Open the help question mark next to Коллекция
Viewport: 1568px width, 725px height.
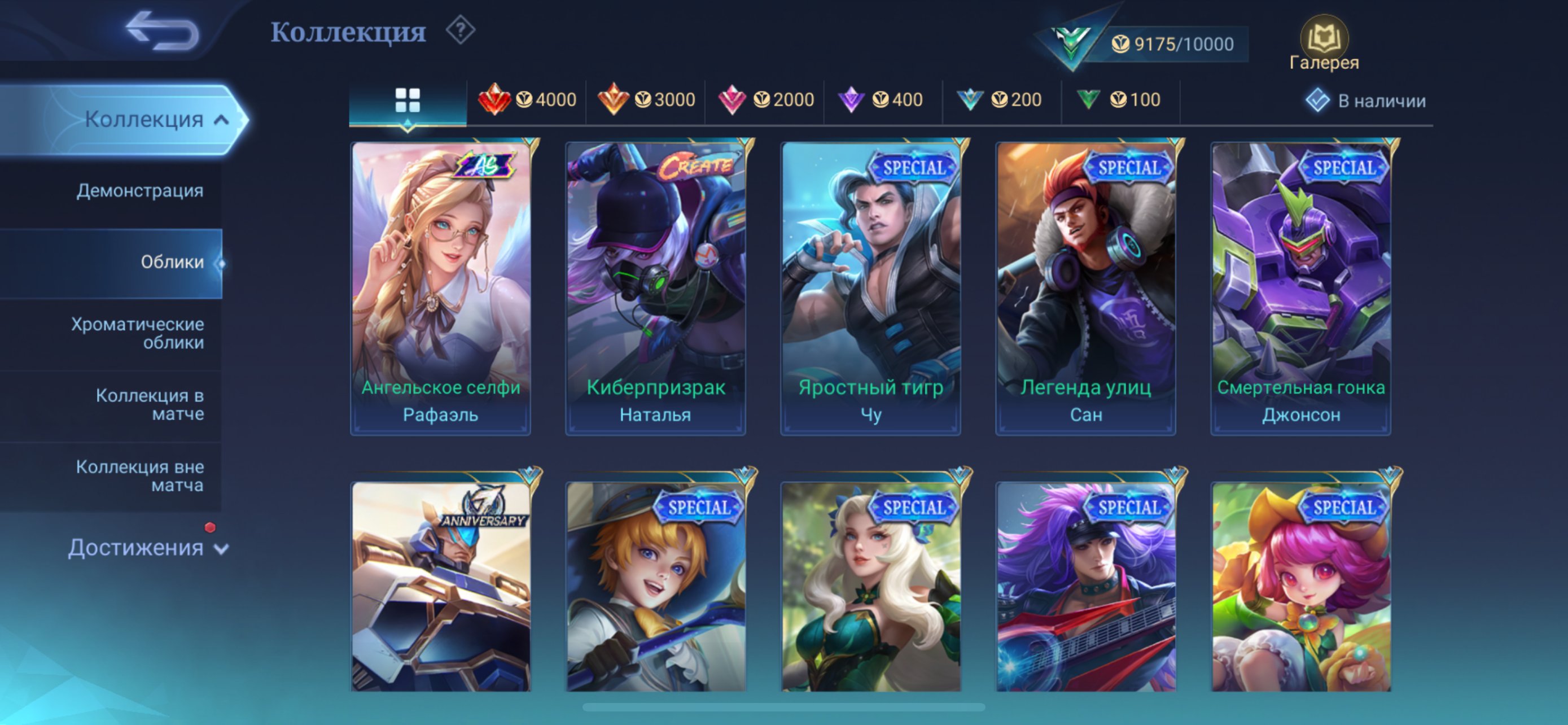(461, 31)
